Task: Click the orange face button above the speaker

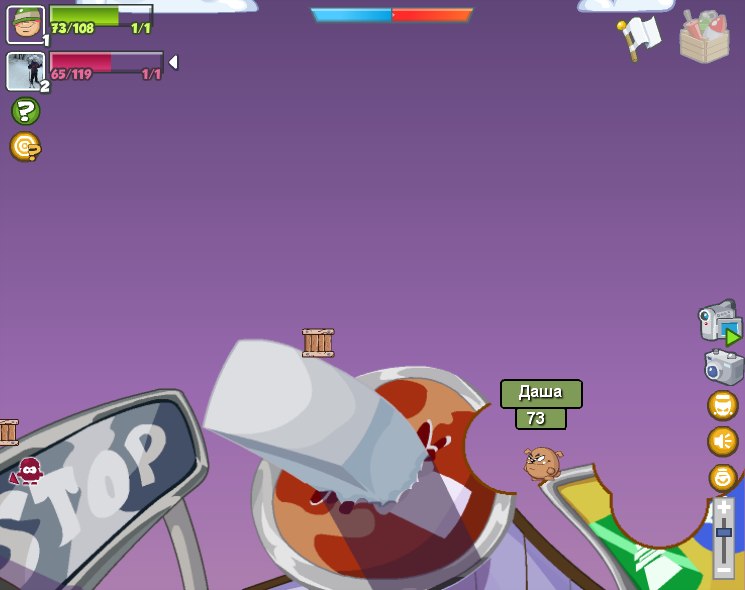Action: coord(722,405)
